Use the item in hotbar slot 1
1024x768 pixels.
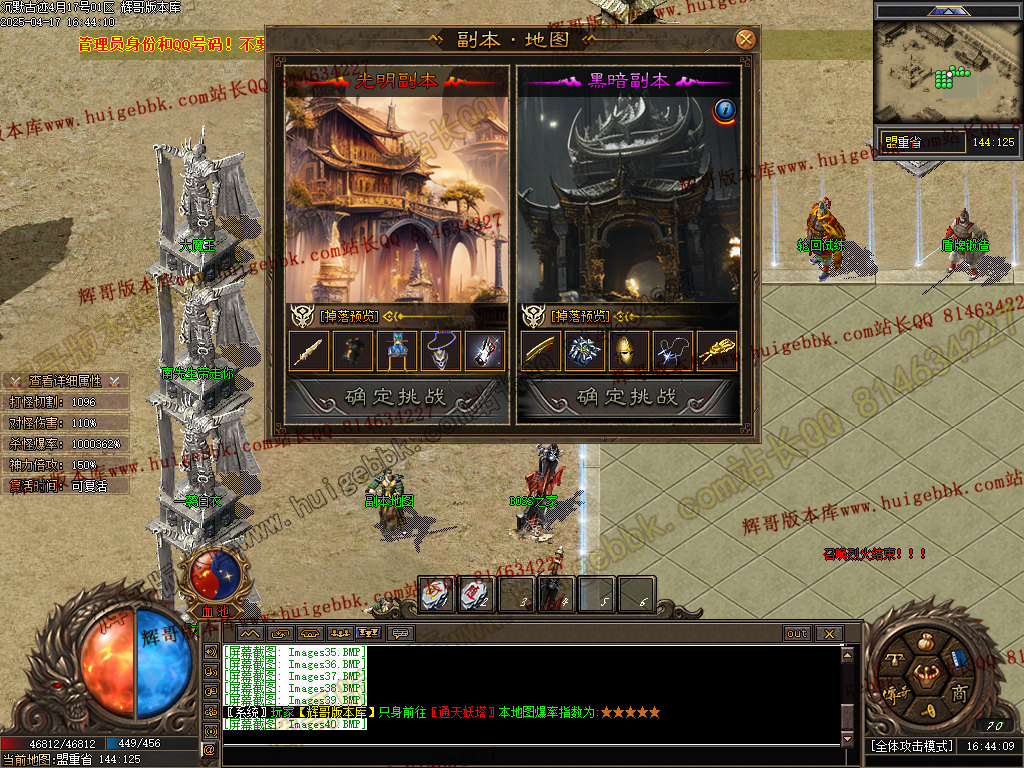(x=437, y=595)
